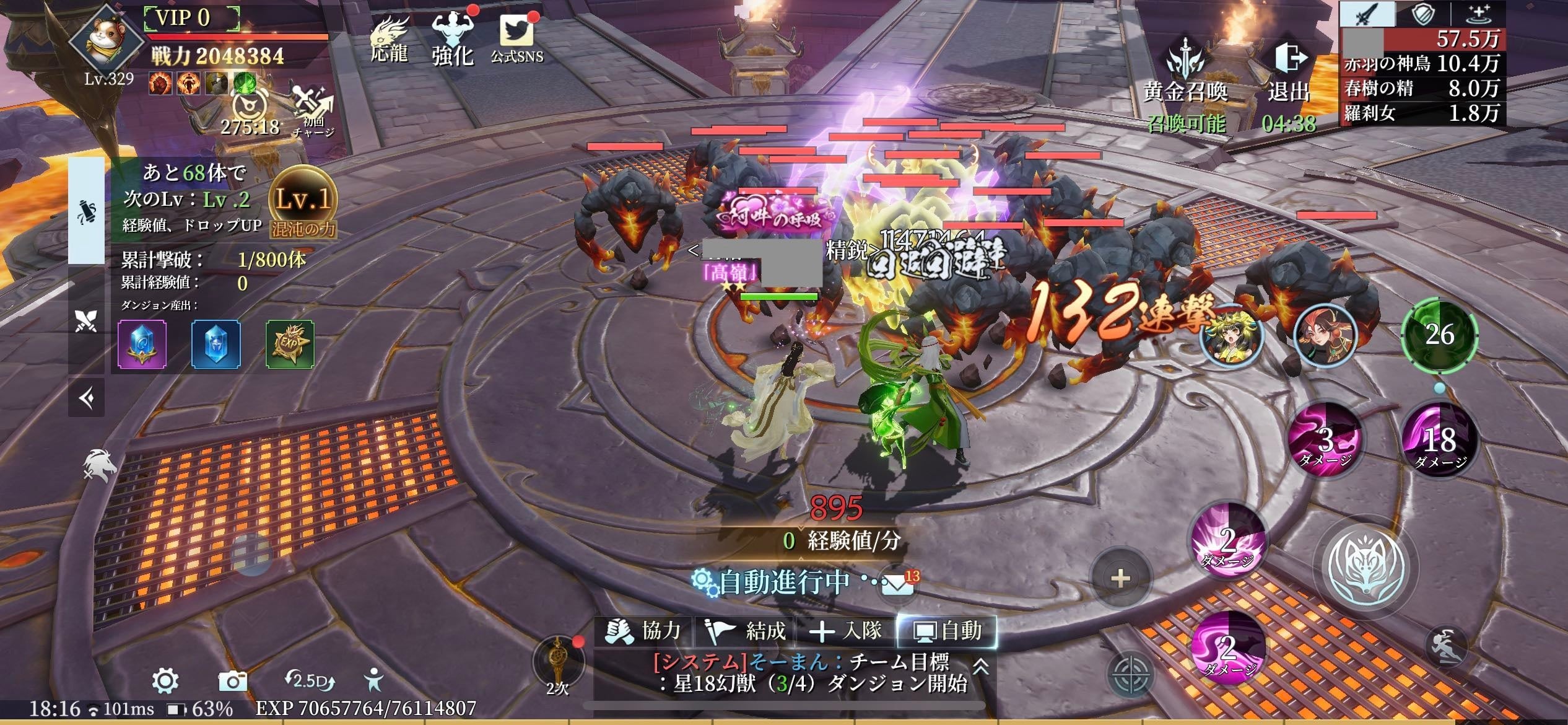This screenshot has height=725, width=1568.
Task: Toggle 自動 auto-battle mode
Action: tap(947, 631)
